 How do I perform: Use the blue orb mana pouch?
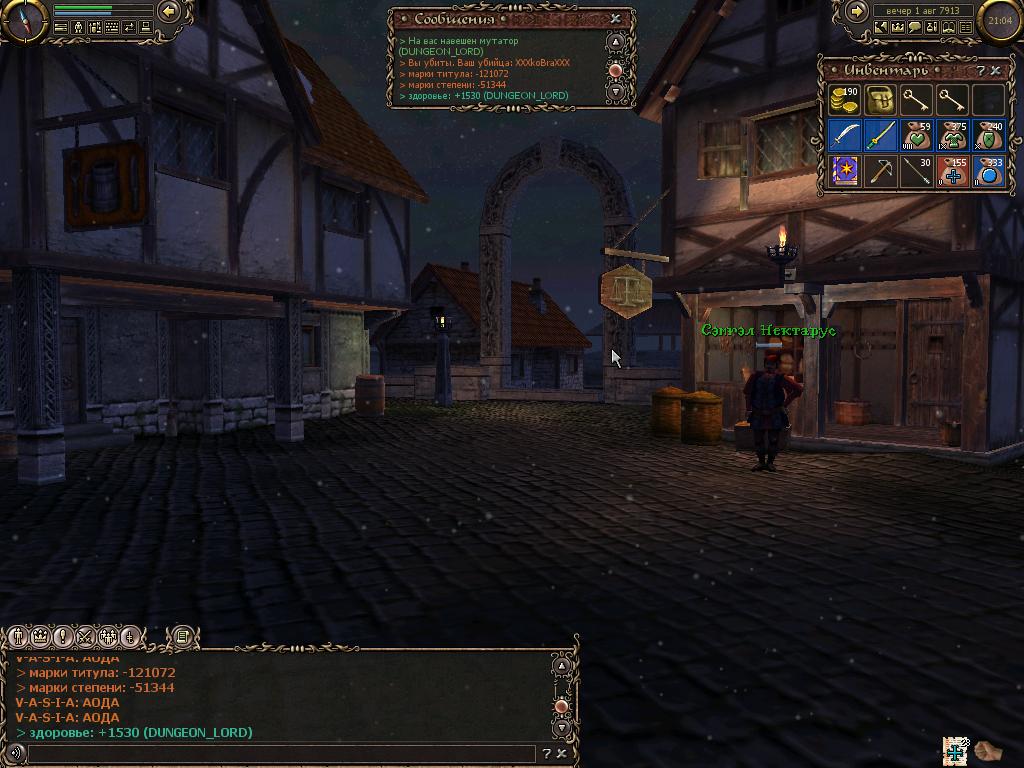(988, 170)
